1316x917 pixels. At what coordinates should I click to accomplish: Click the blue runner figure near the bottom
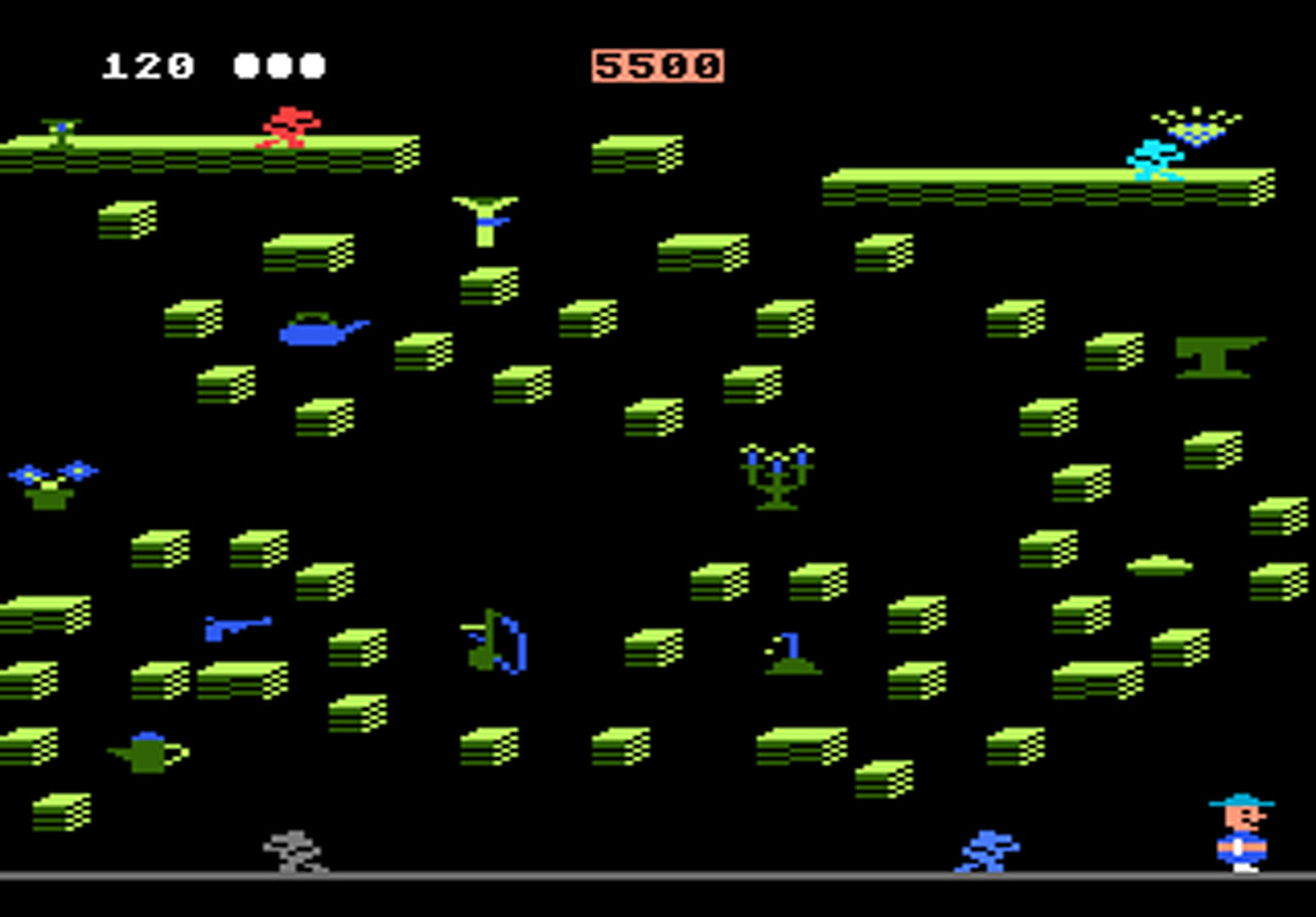(x=987, y=849)
